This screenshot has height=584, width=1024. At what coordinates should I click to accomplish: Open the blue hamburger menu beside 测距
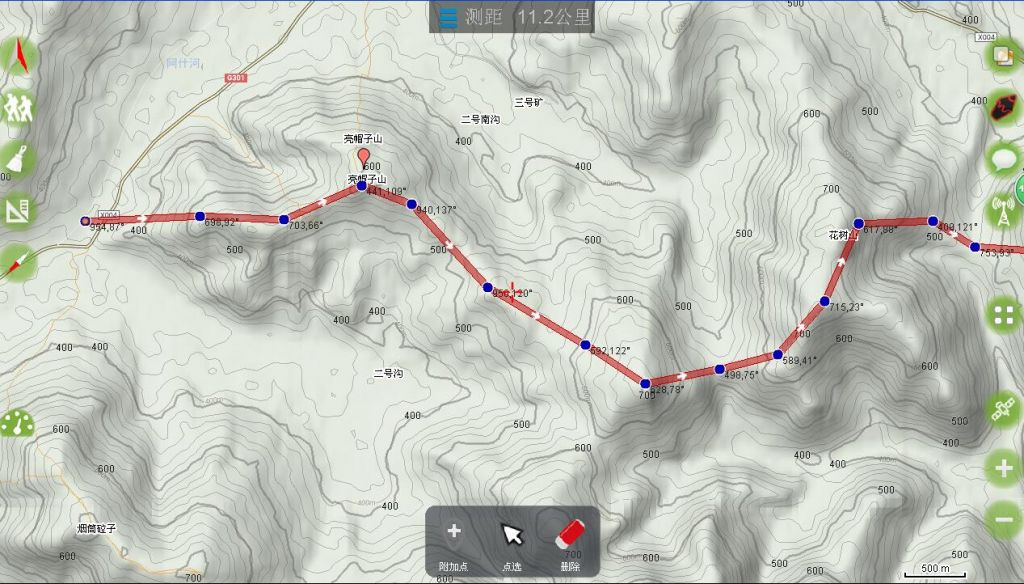coord(449,17)
